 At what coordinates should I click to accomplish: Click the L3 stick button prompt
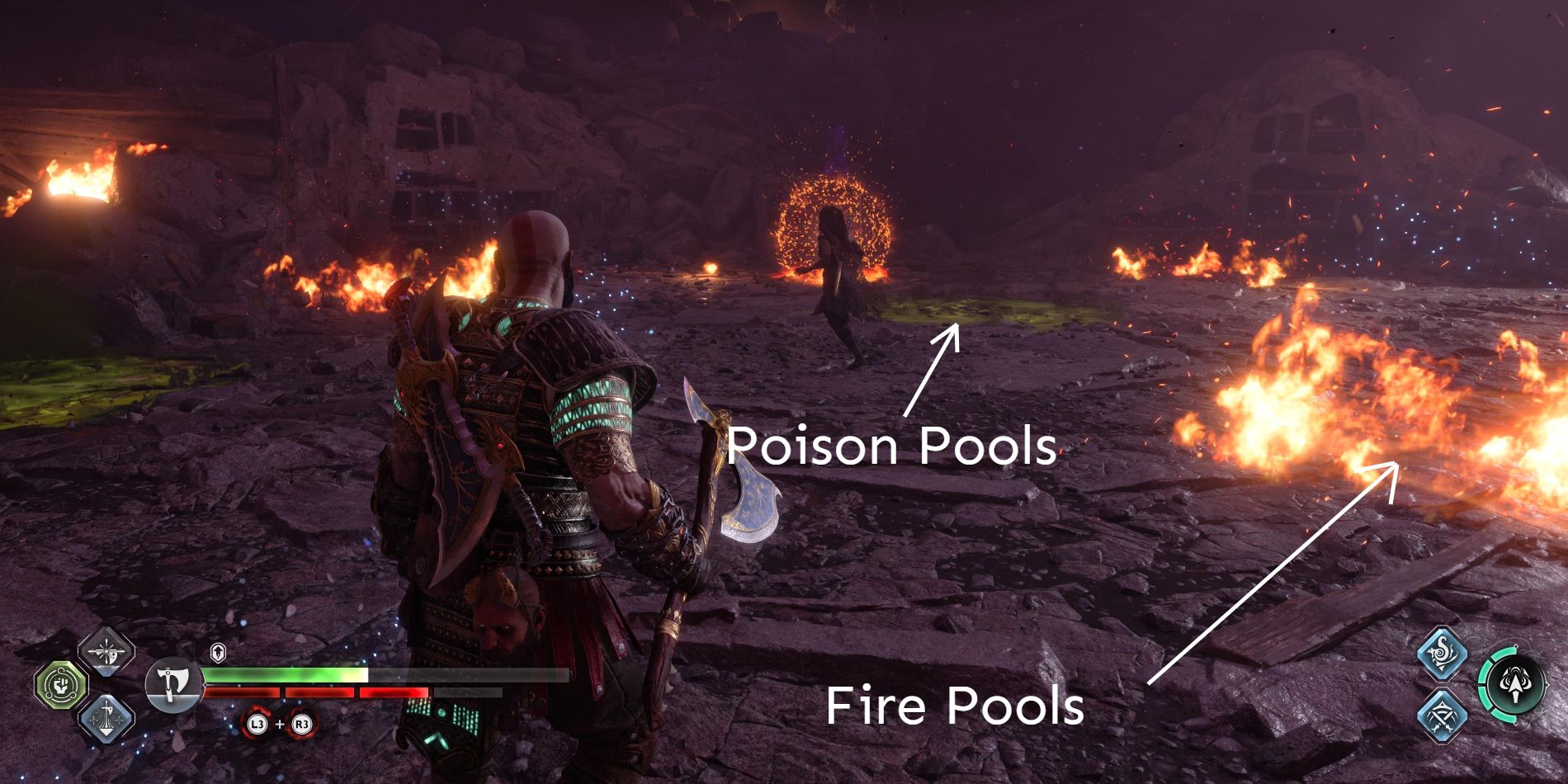click(257, 724)
